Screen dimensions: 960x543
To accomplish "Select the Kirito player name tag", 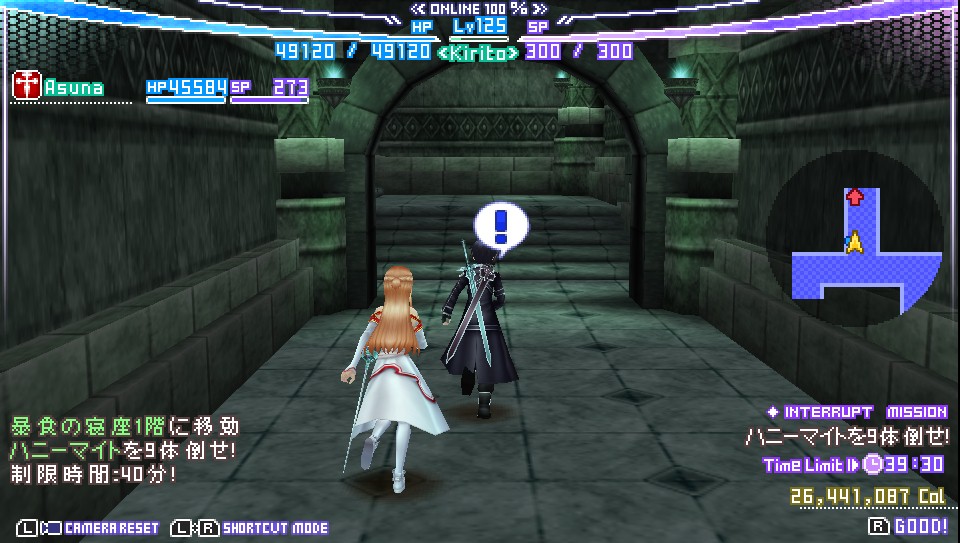I will (479, 51).
